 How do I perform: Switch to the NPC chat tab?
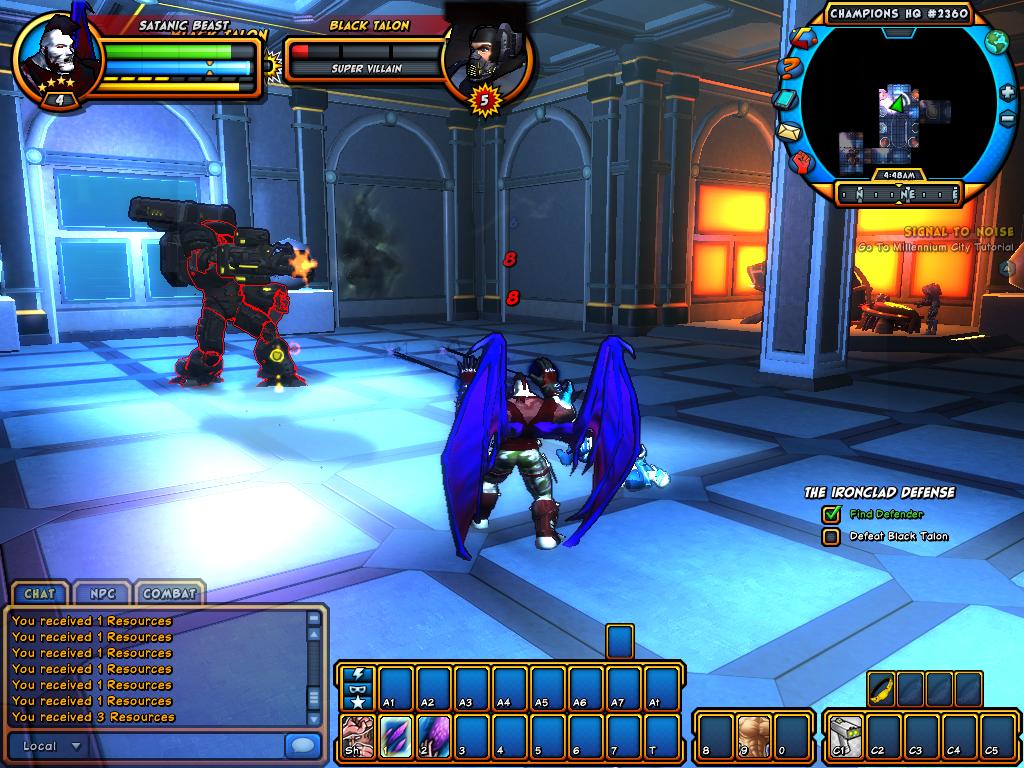click(x=101, y=593)
